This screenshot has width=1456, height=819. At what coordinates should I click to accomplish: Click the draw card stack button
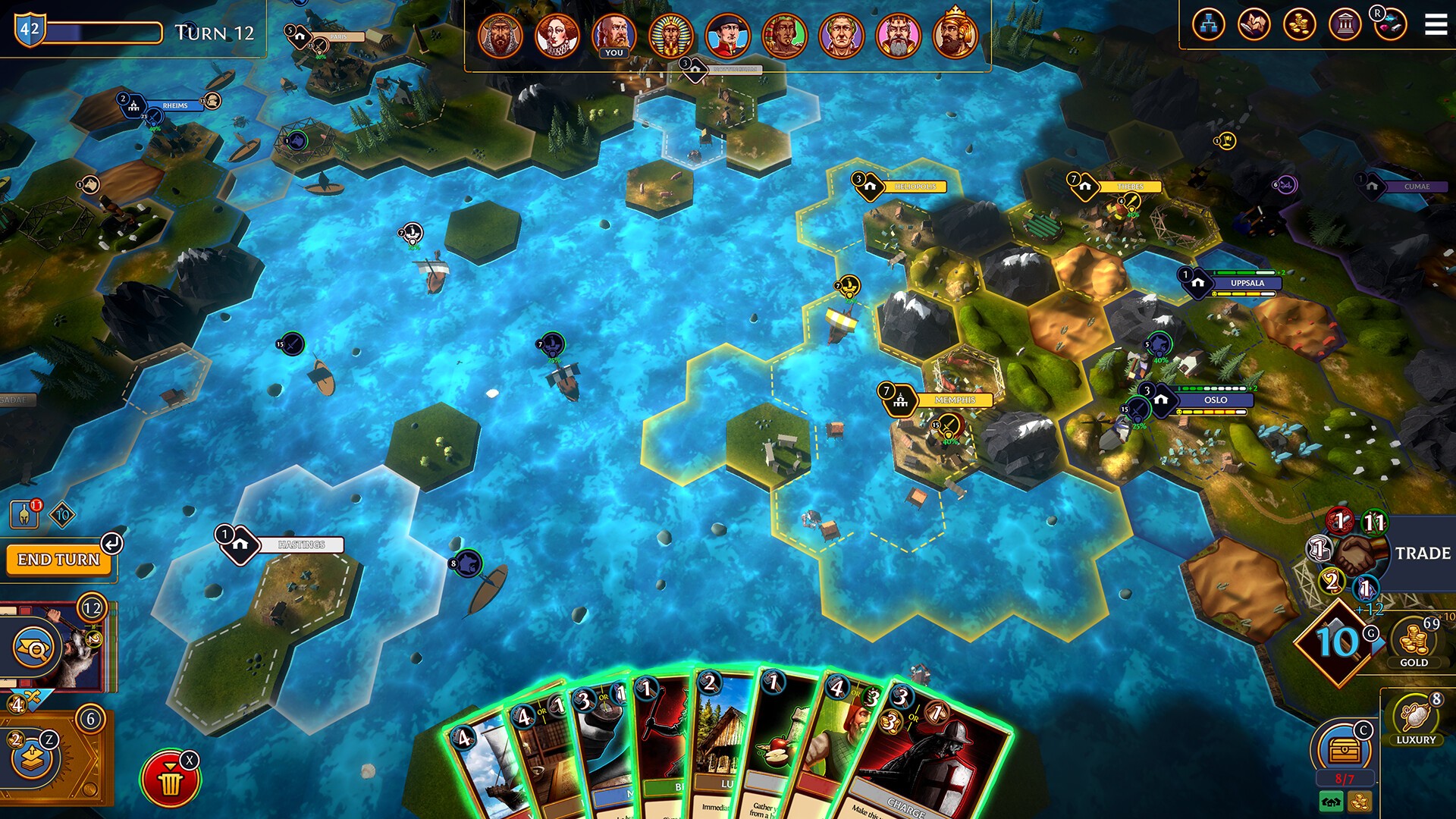pos(33,758)
